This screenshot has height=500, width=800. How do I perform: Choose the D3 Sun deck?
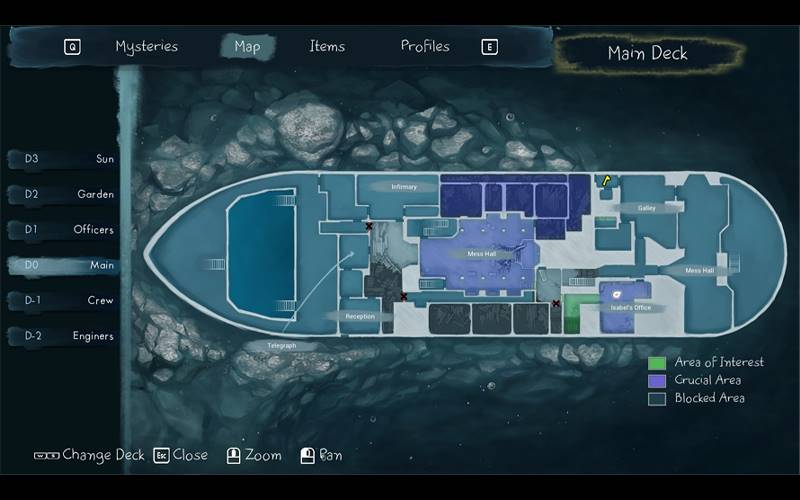pyautogui.click(x=62, y=159)
